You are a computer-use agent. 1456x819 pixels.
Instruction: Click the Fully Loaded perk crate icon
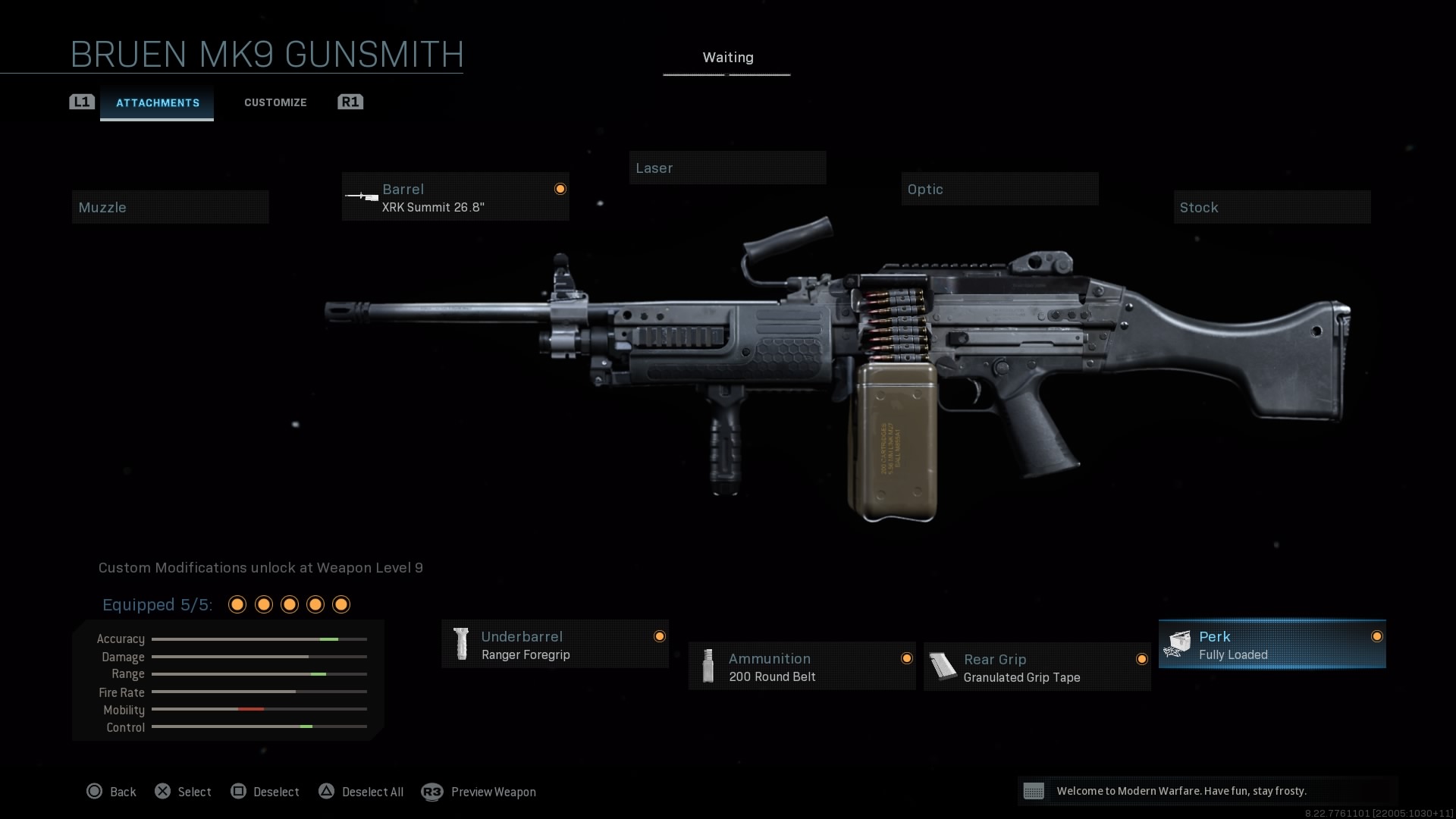point(1178,644)
